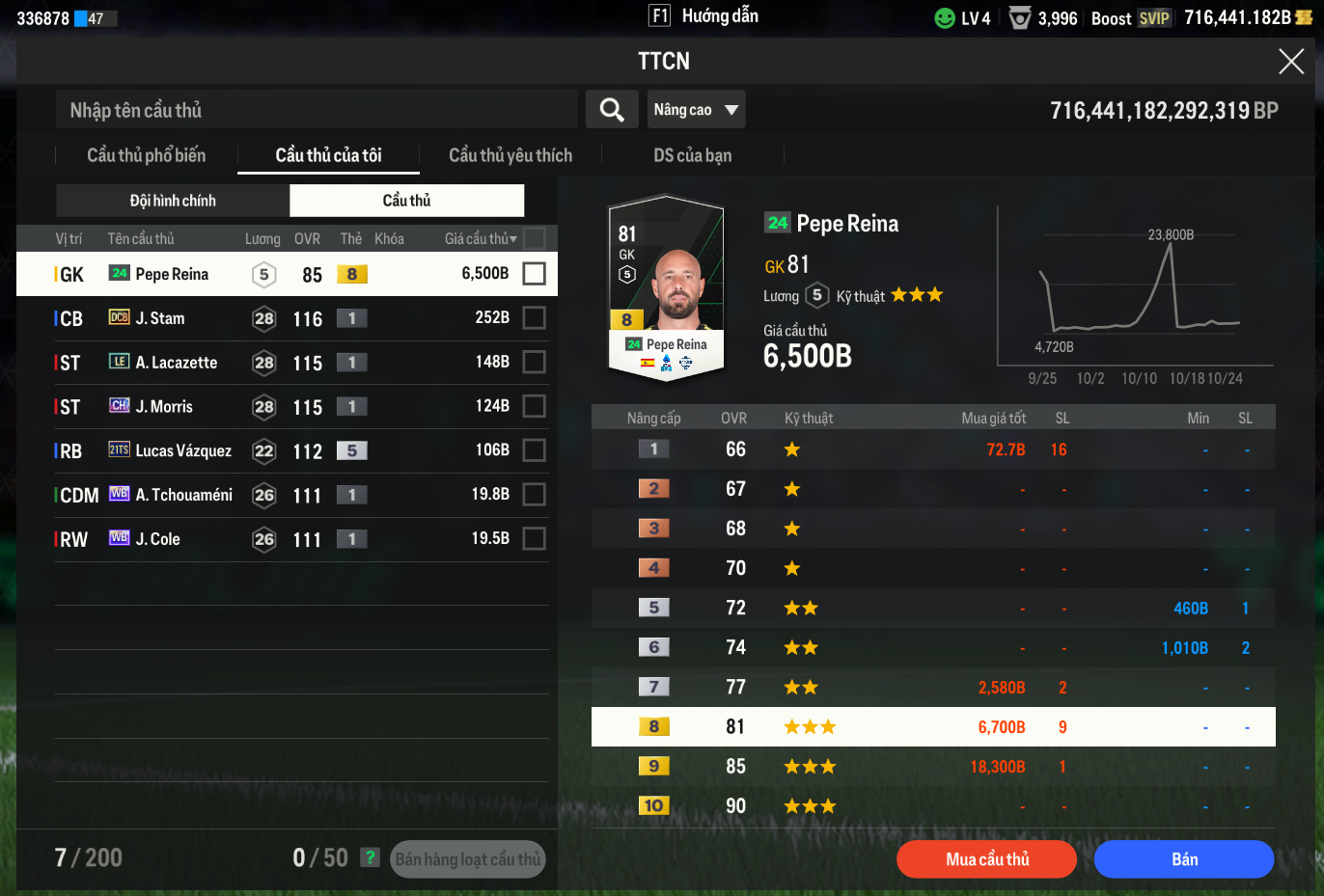Viewport: 1324px width, 896px height.
Task: Open the DS của bạn tab
Action: 692,155
